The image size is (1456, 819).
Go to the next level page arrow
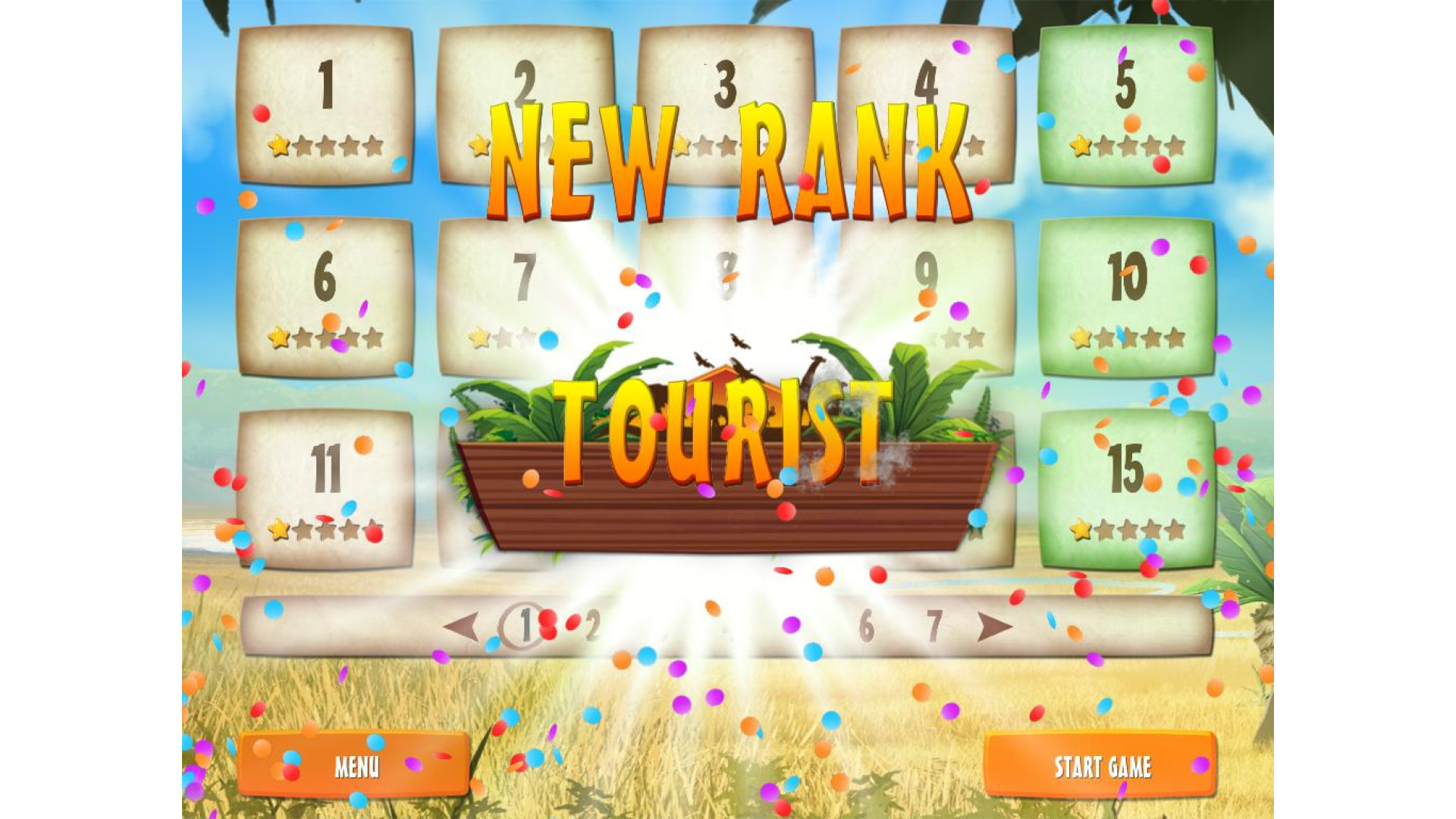(x=995, y=626)
